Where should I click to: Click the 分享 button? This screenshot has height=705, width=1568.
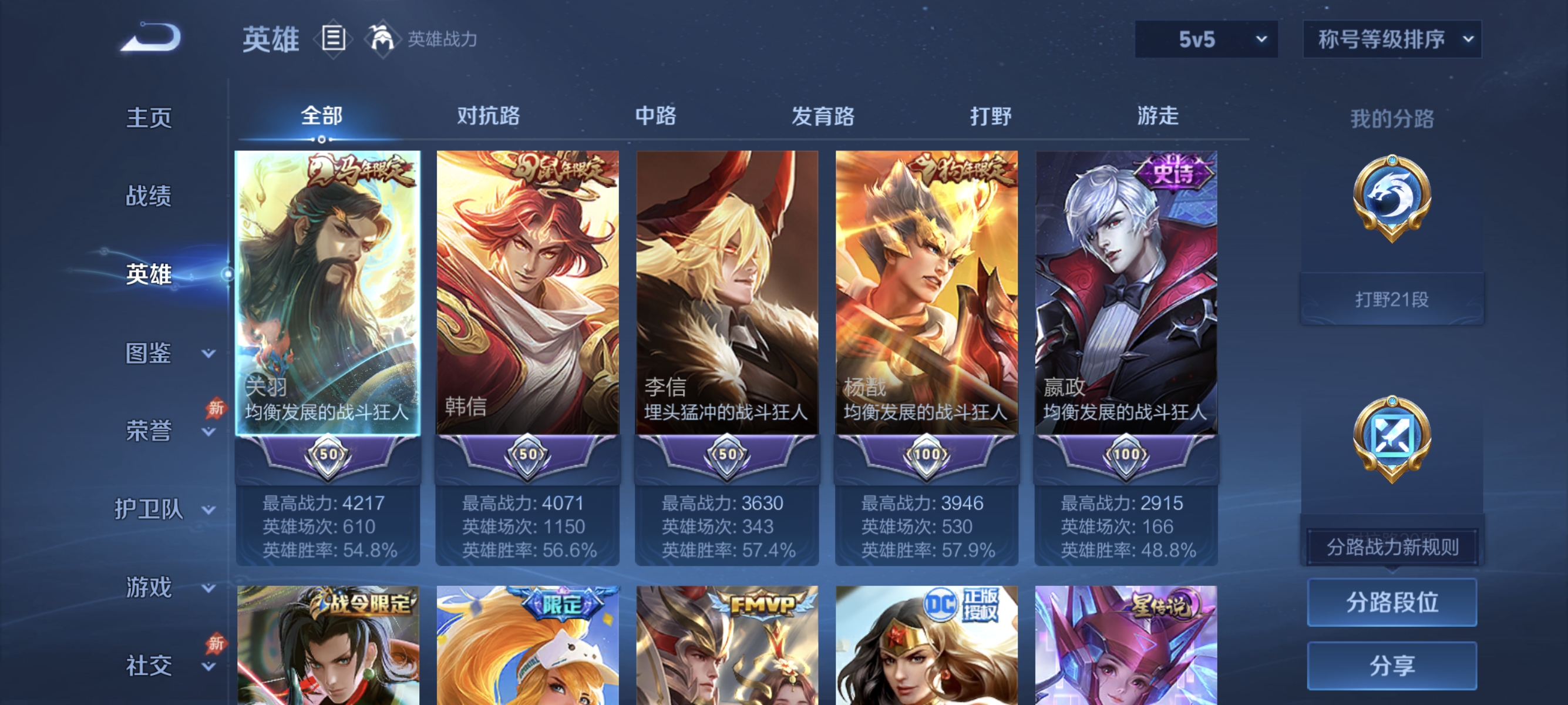[1394, 666]
